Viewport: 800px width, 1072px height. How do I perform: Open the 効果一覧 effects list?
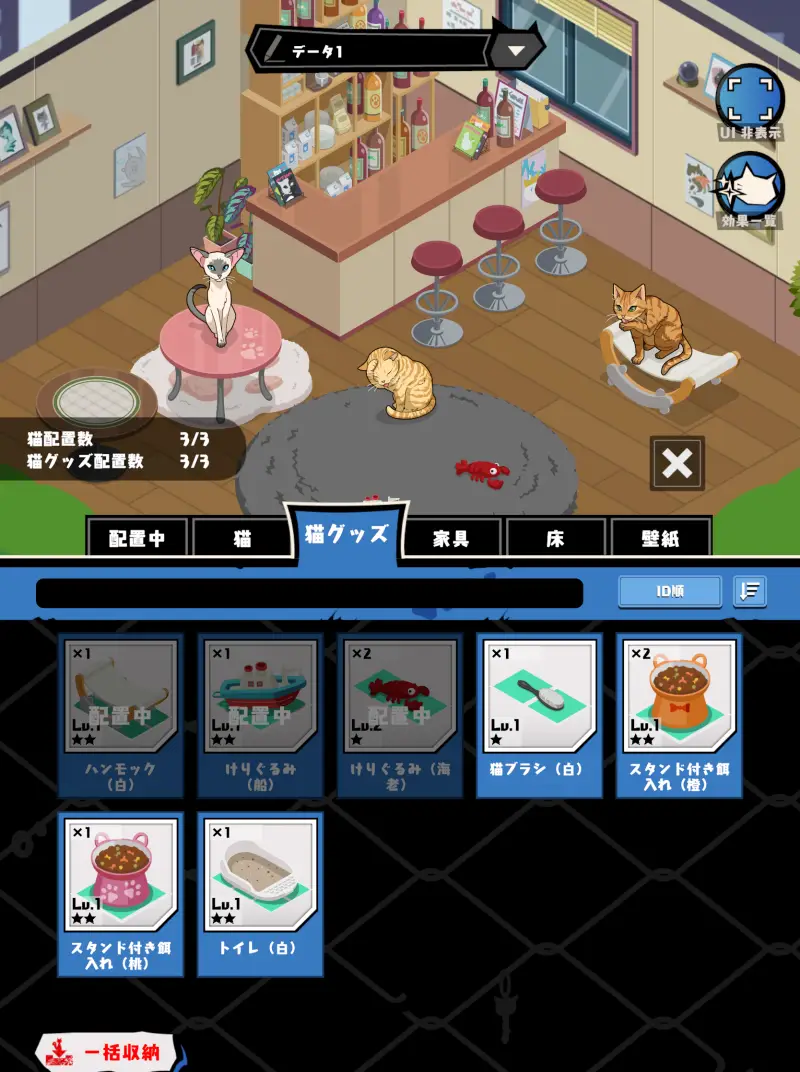pos(749,188)
